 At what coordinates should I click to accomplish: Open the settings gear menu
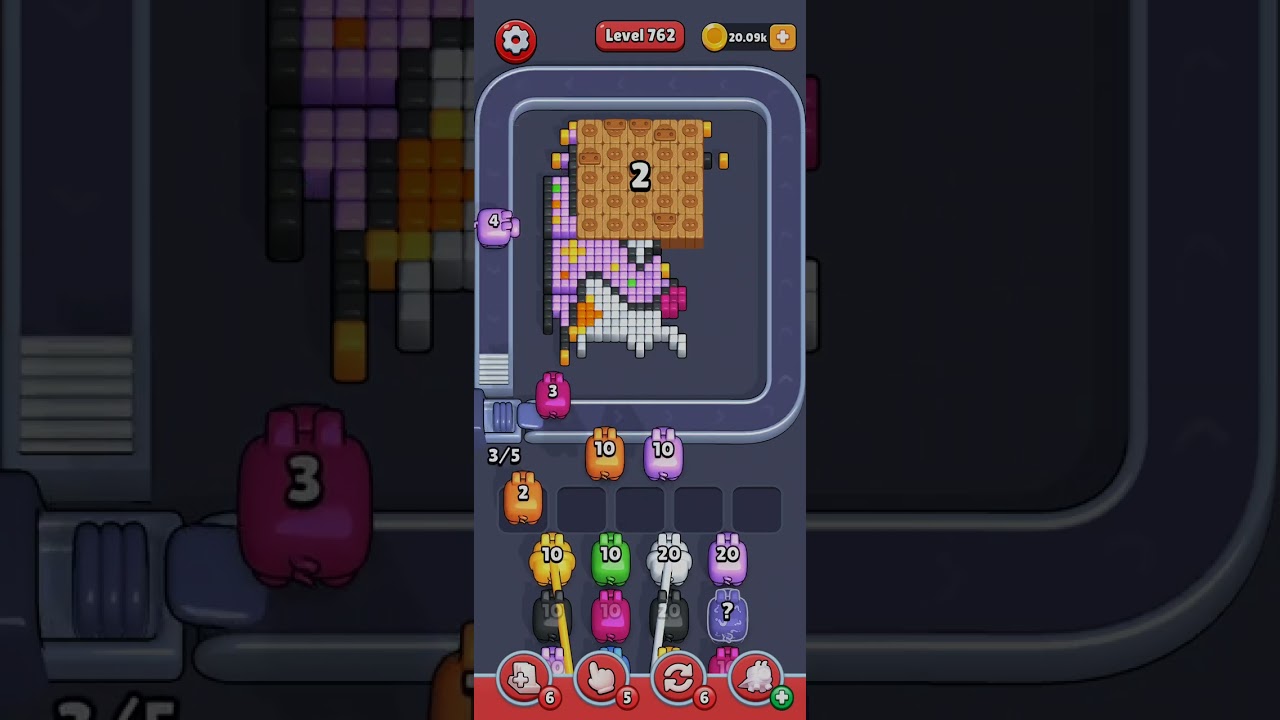point(515,40)
